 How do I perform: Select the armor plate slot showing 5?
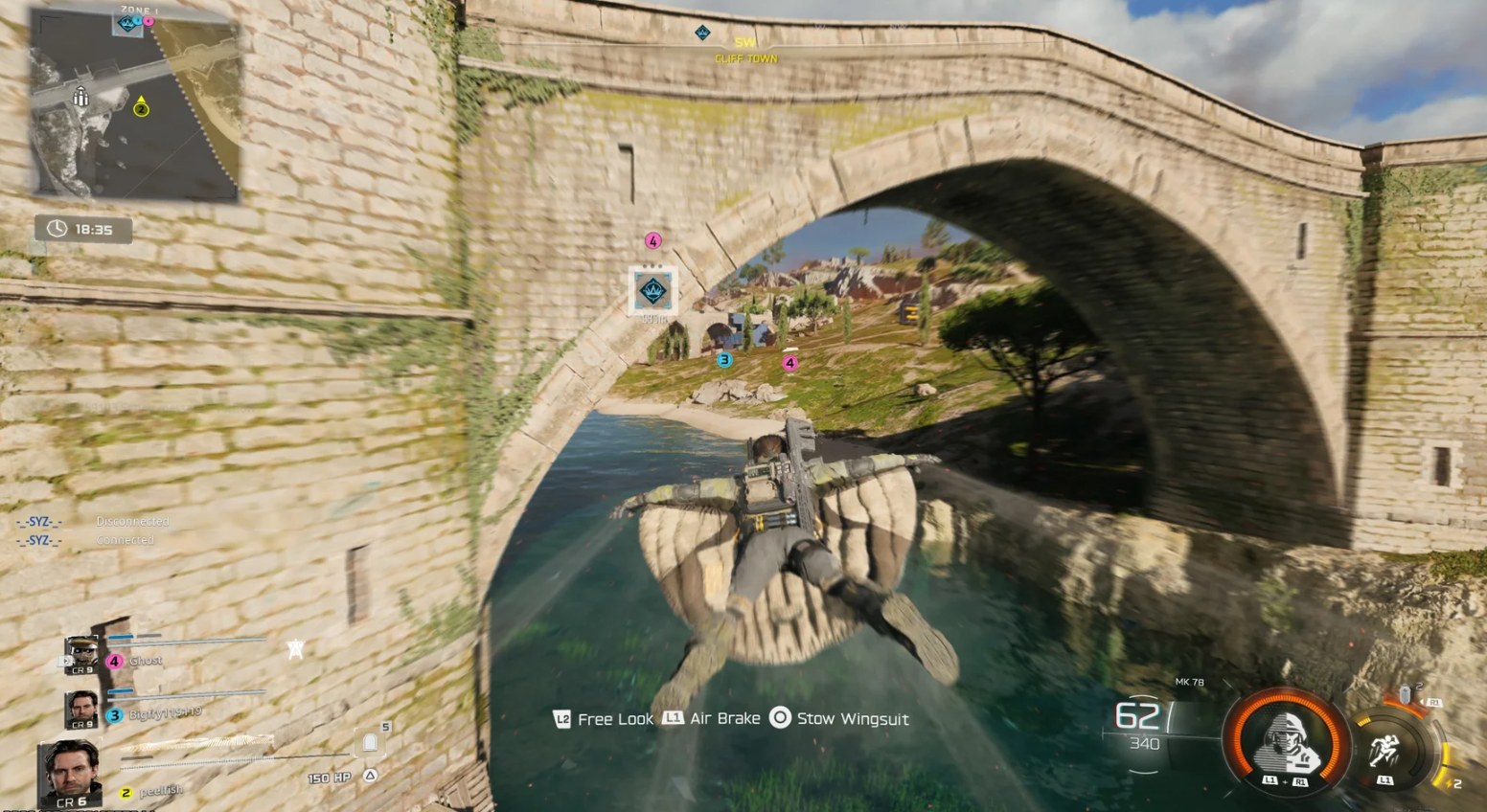(371, 743)
